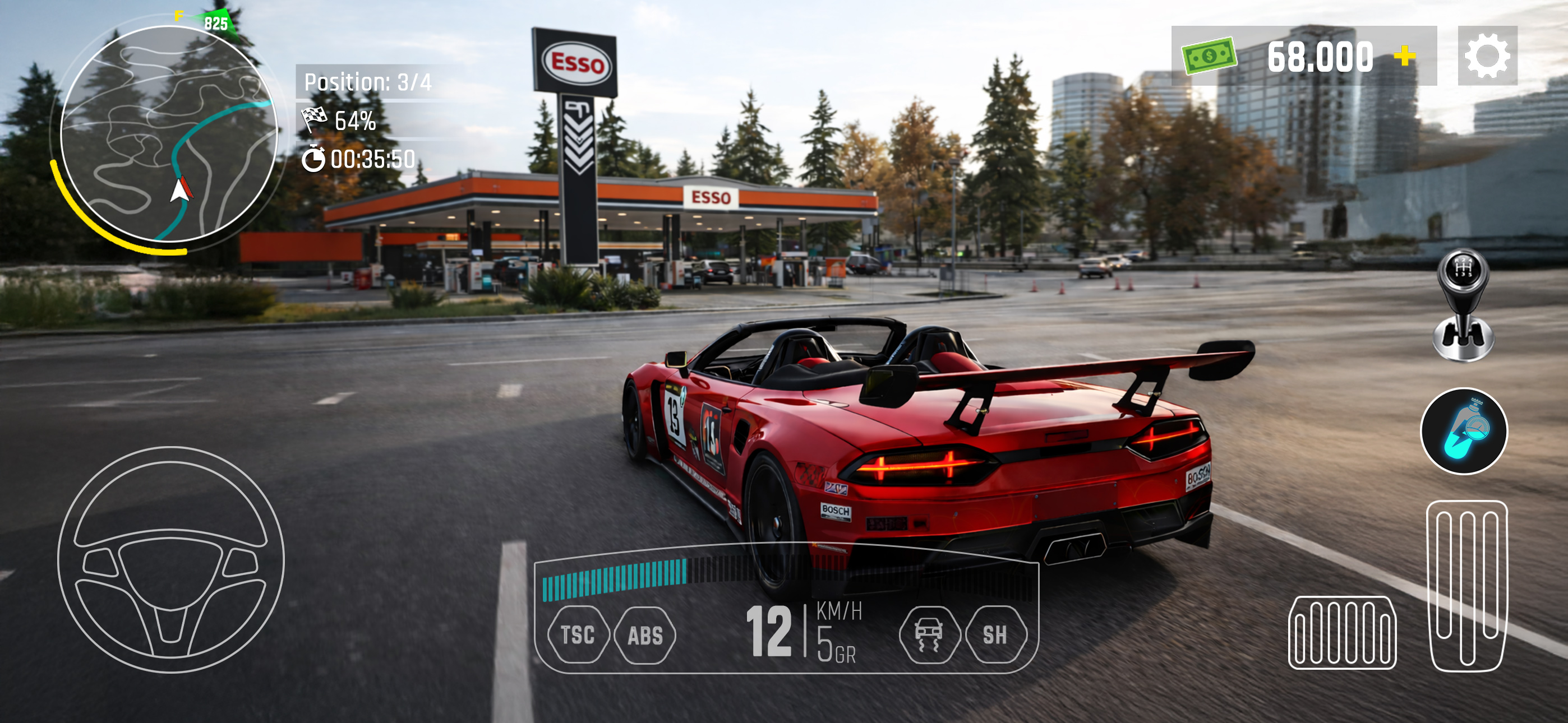Toggle the skidding car stability icon
This screenshot has height=723, width=1568.
[929, 635]
